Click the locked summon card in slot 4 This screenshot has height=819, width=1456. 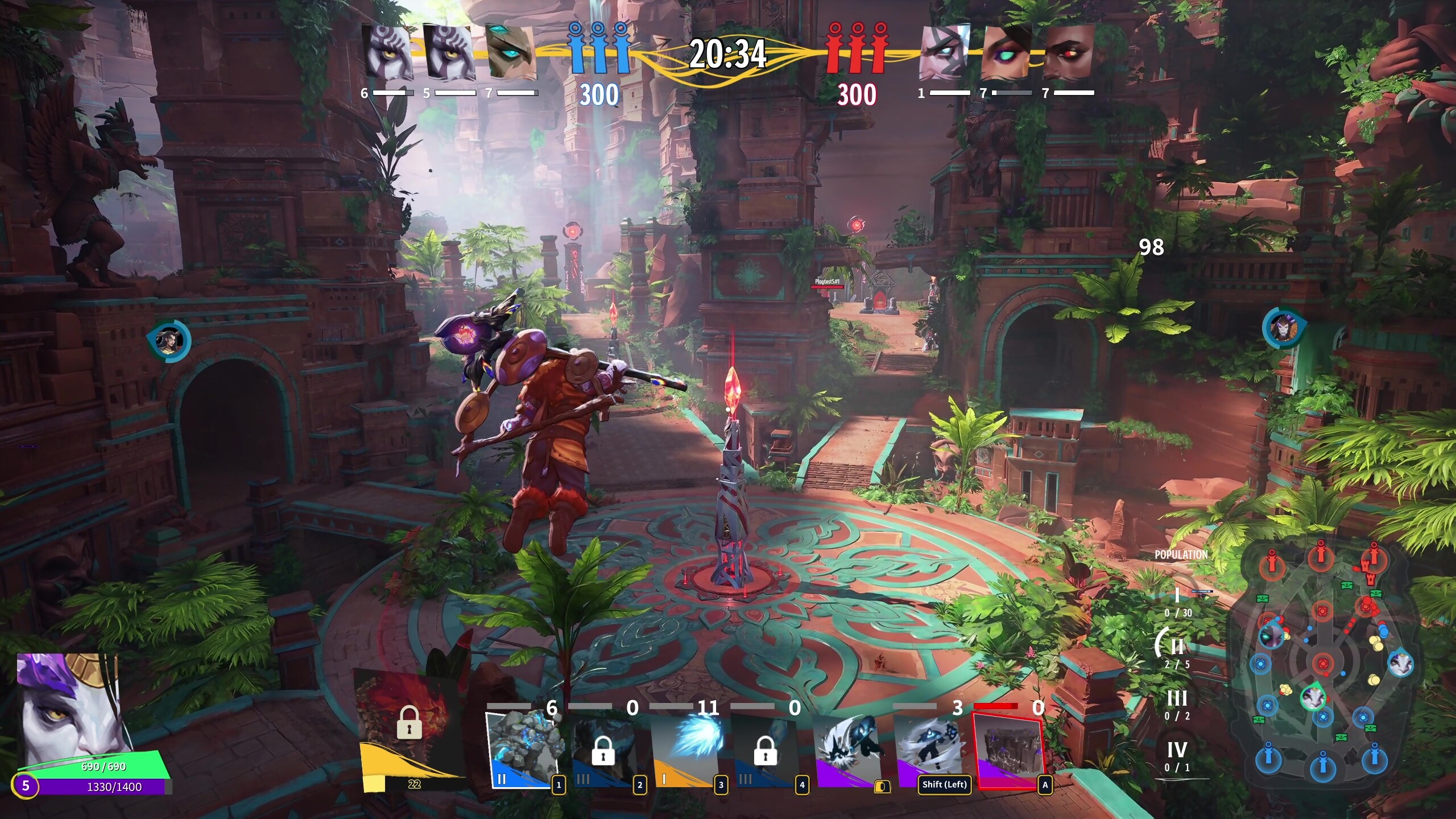[766, 751]
